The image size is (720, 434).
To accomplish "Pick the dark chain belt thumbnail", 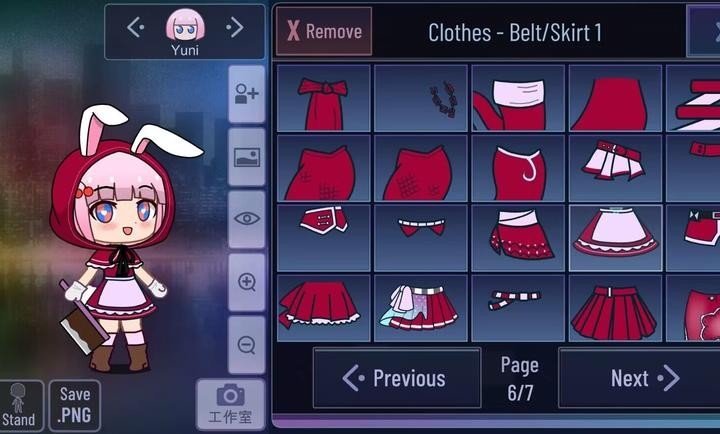I will (421, 98).
